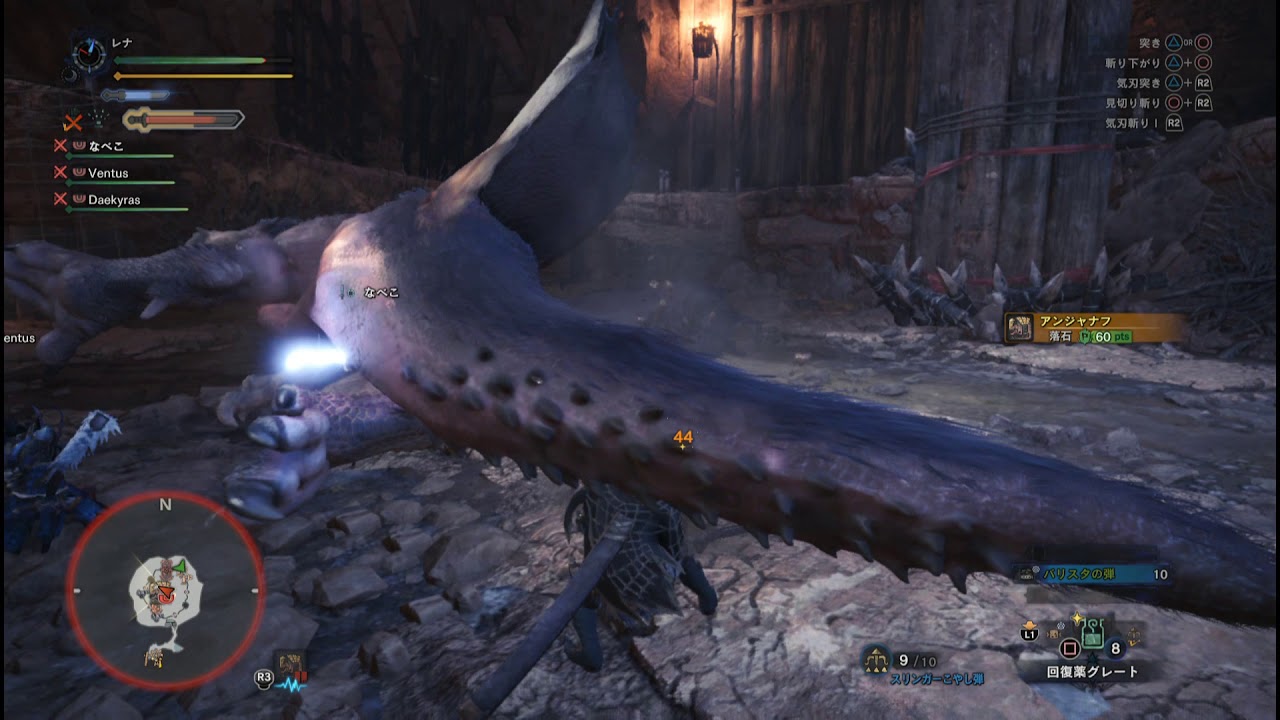1280x720 pixels.
Task: Click the circular minimap
Action: pos(166,590)
